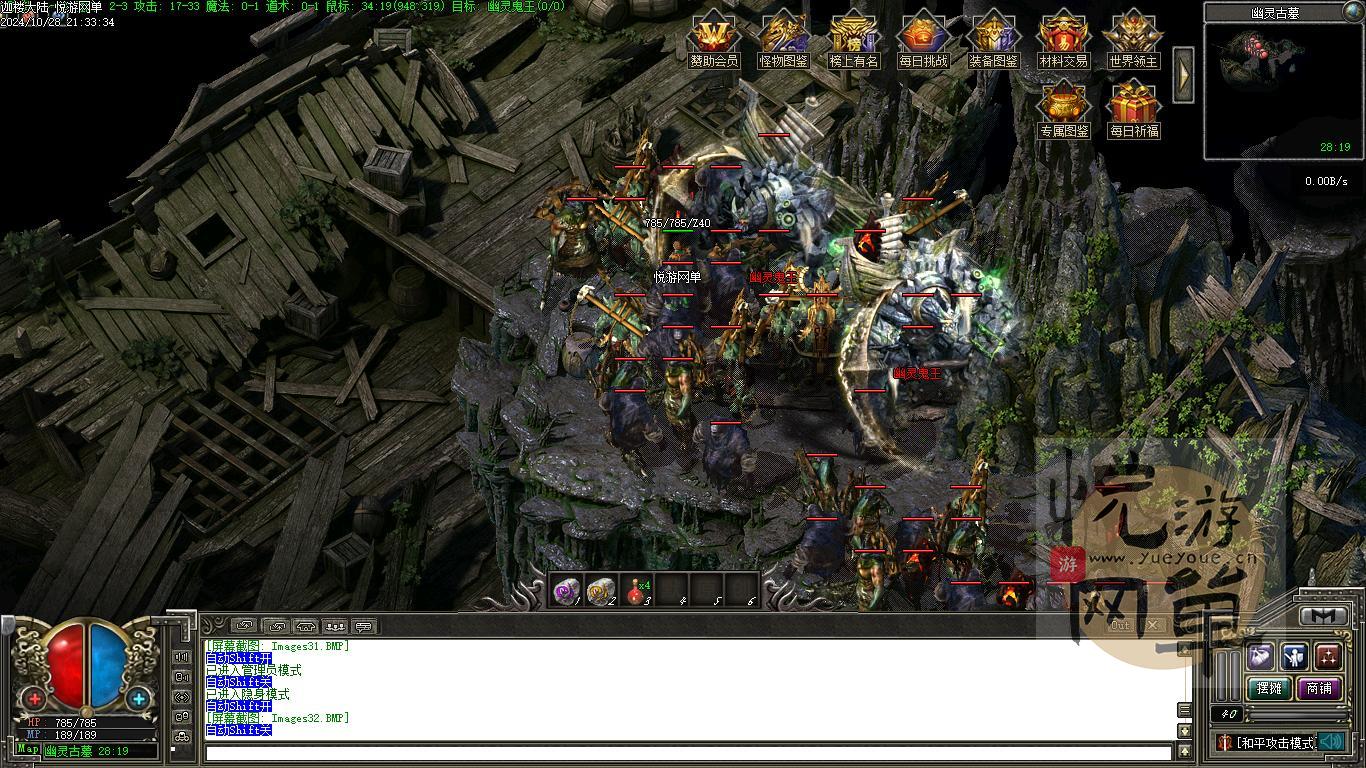Open the 摆摊 stall button
The image size is (1366, 768).
click(1269, 688)
